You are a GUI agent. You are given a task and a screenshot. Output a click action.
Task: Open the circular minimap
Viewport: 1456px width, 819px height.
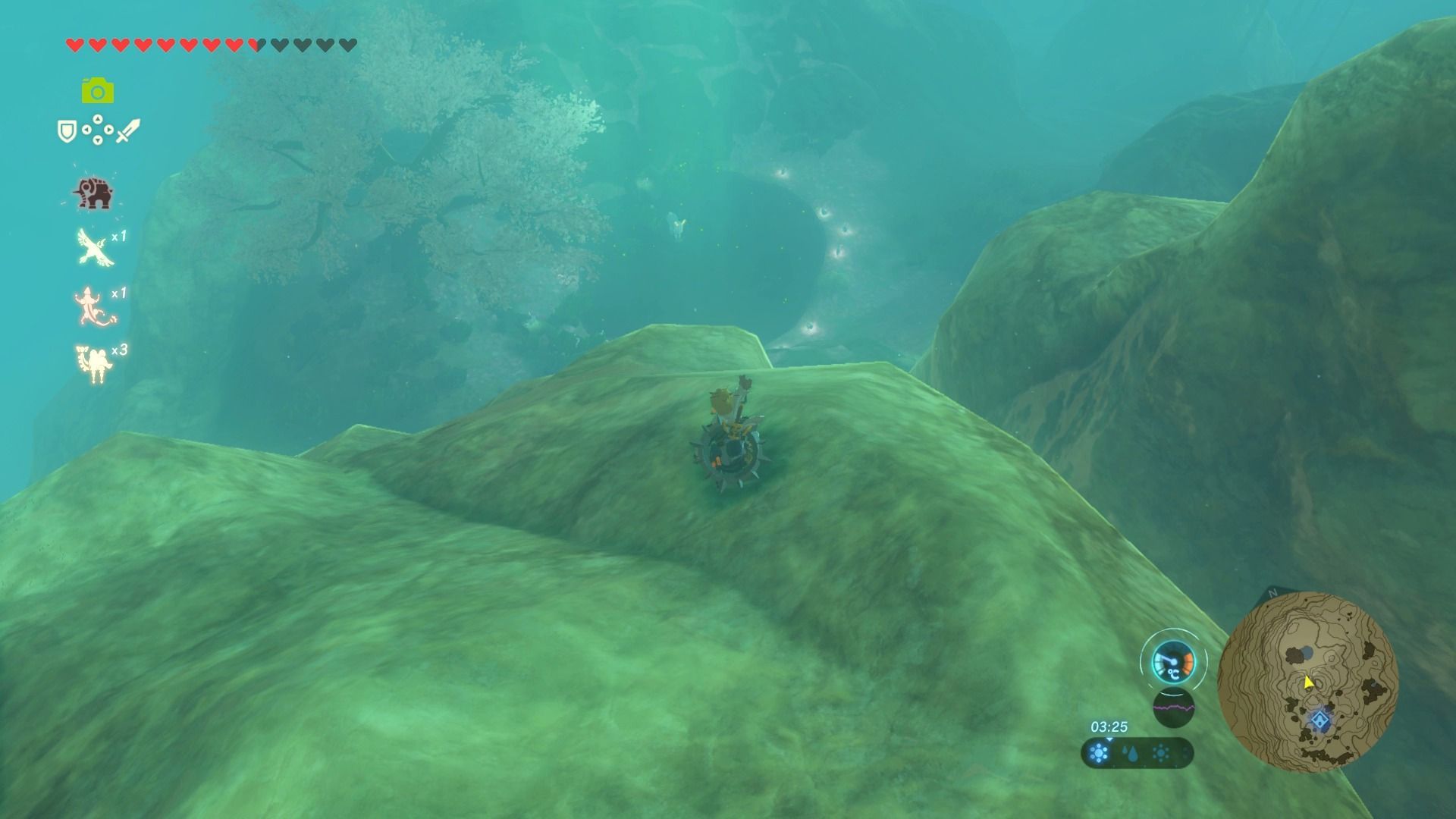1307,681
